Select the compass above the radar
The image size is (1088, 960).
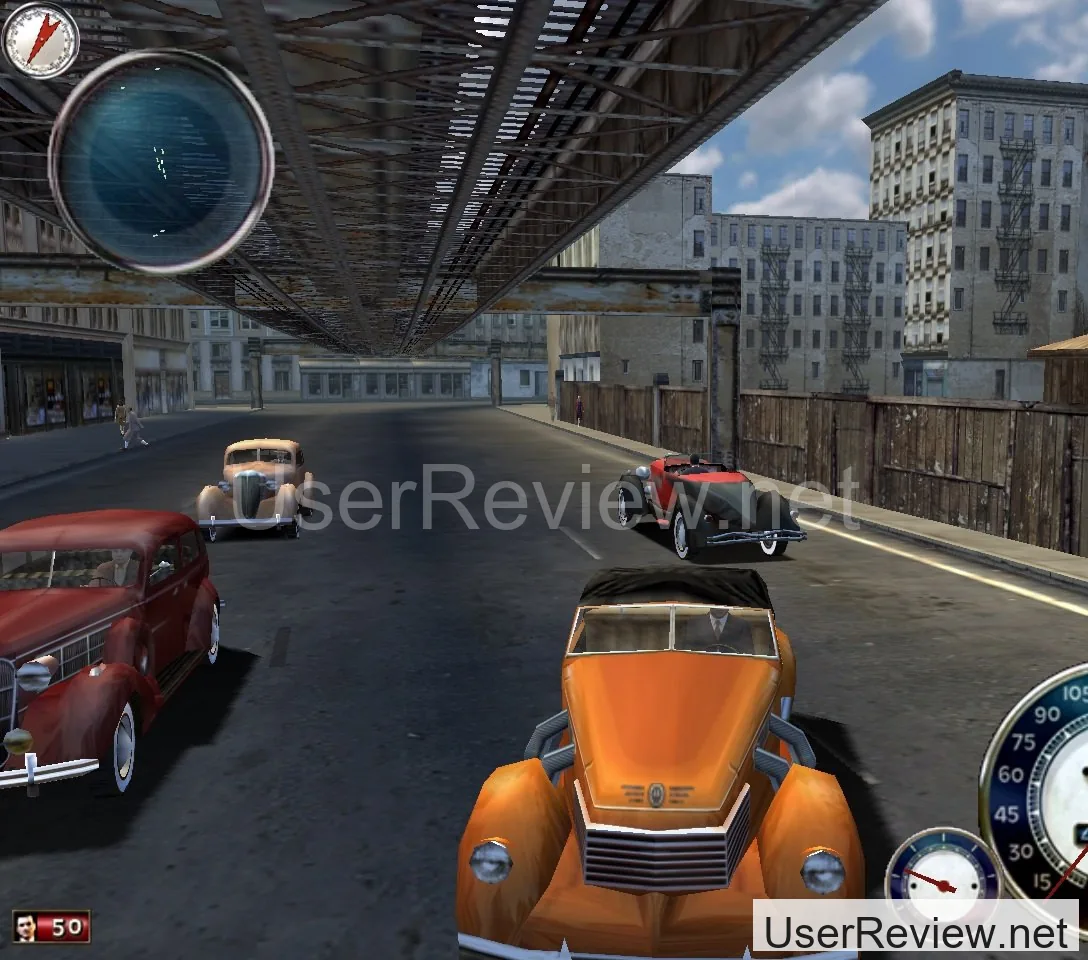(x=41, y=40)
